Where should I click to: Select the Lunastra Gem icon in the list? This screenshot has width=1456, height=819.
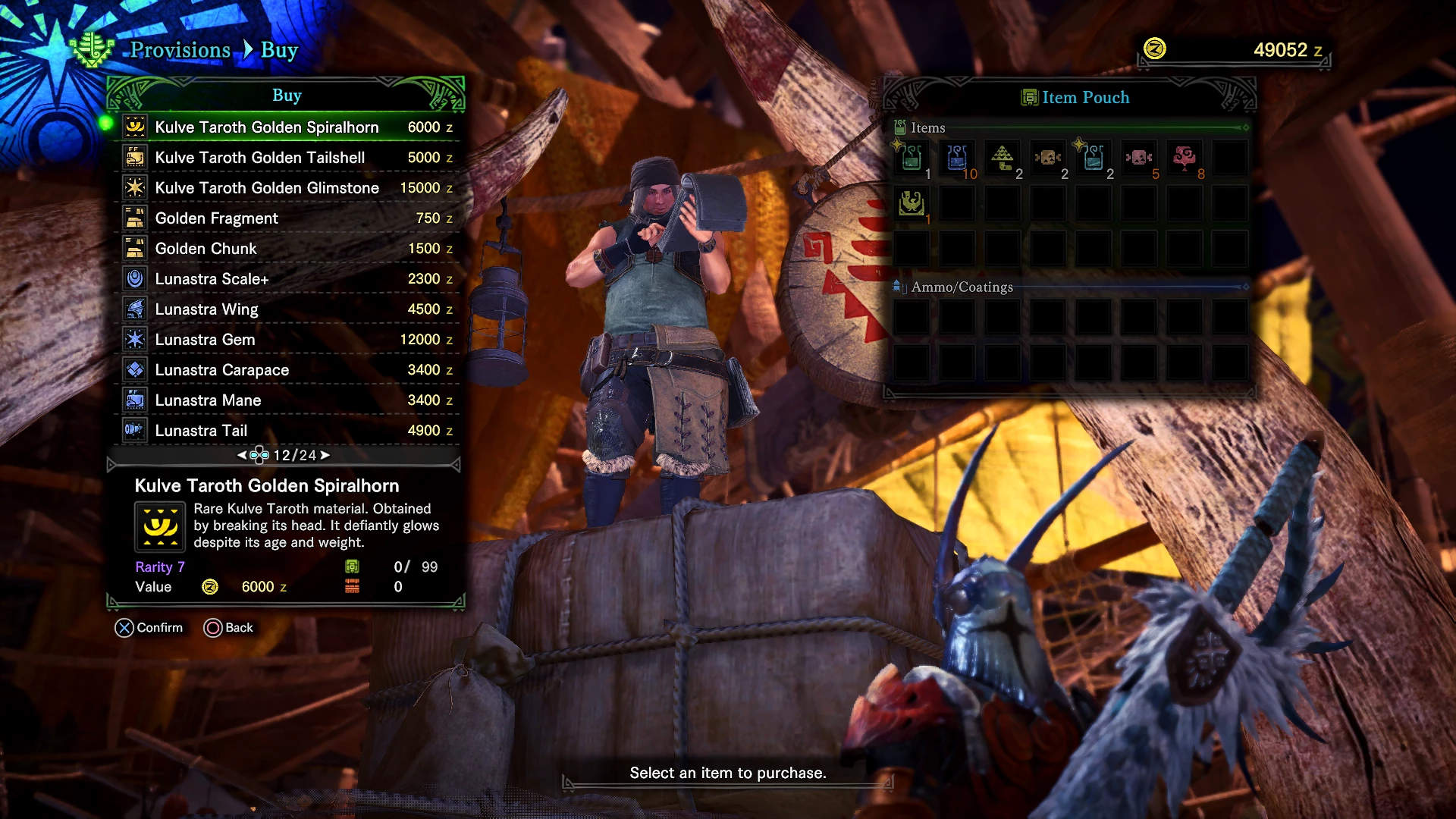[134, 339]
